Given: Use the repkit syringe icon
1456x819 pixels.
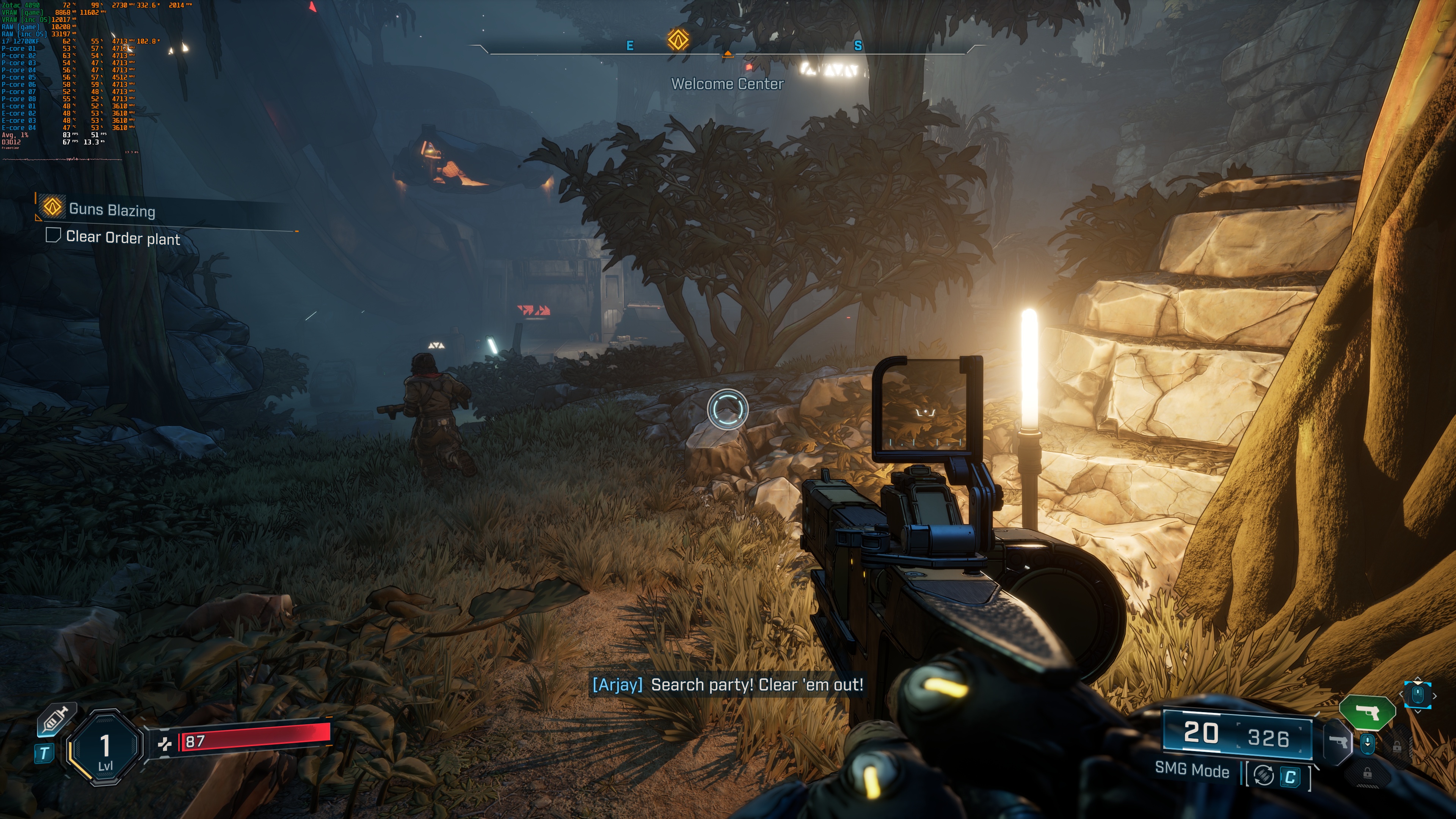Looking at the screenshot, I should (x=55, y=720).
